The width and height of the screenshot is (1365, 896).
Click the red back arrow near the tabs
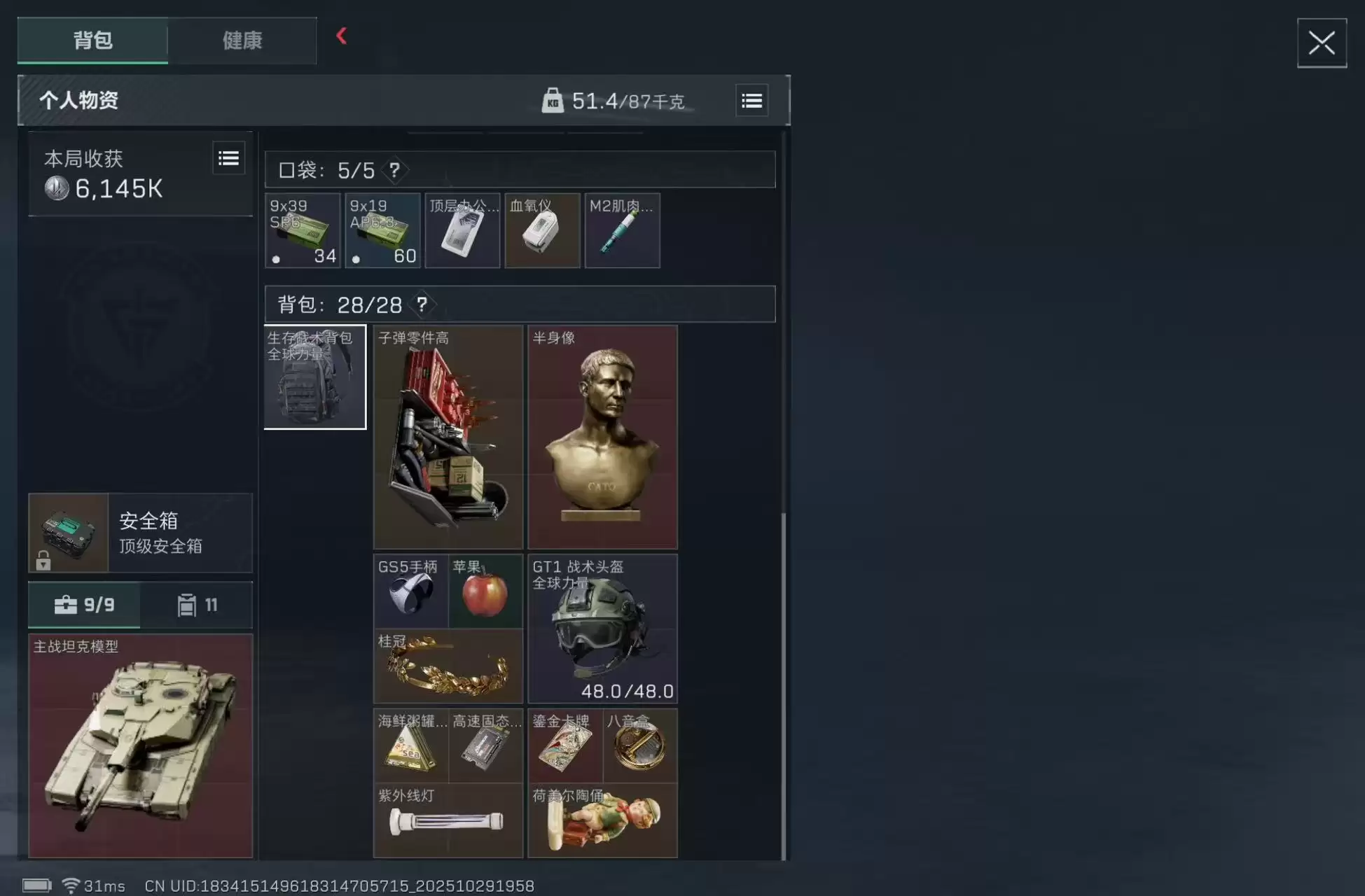tap(342, 37)
